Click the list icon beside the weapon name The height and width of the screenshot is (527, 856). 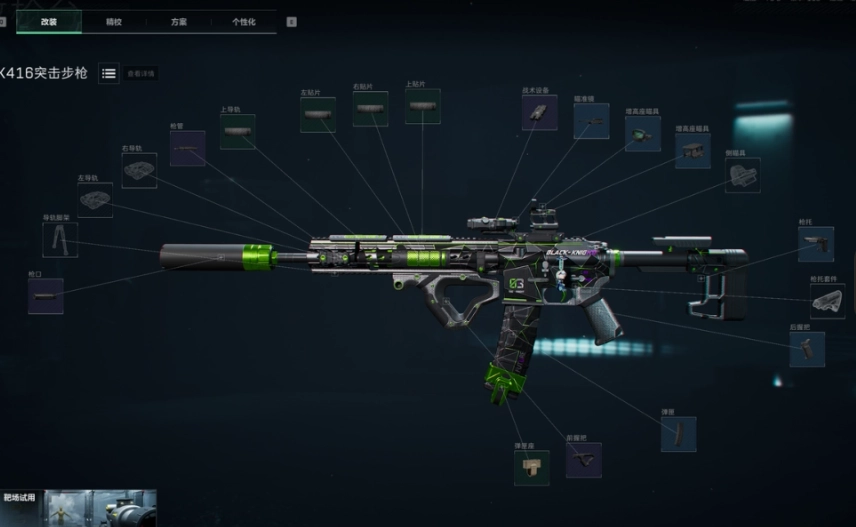tap(108, 73)
